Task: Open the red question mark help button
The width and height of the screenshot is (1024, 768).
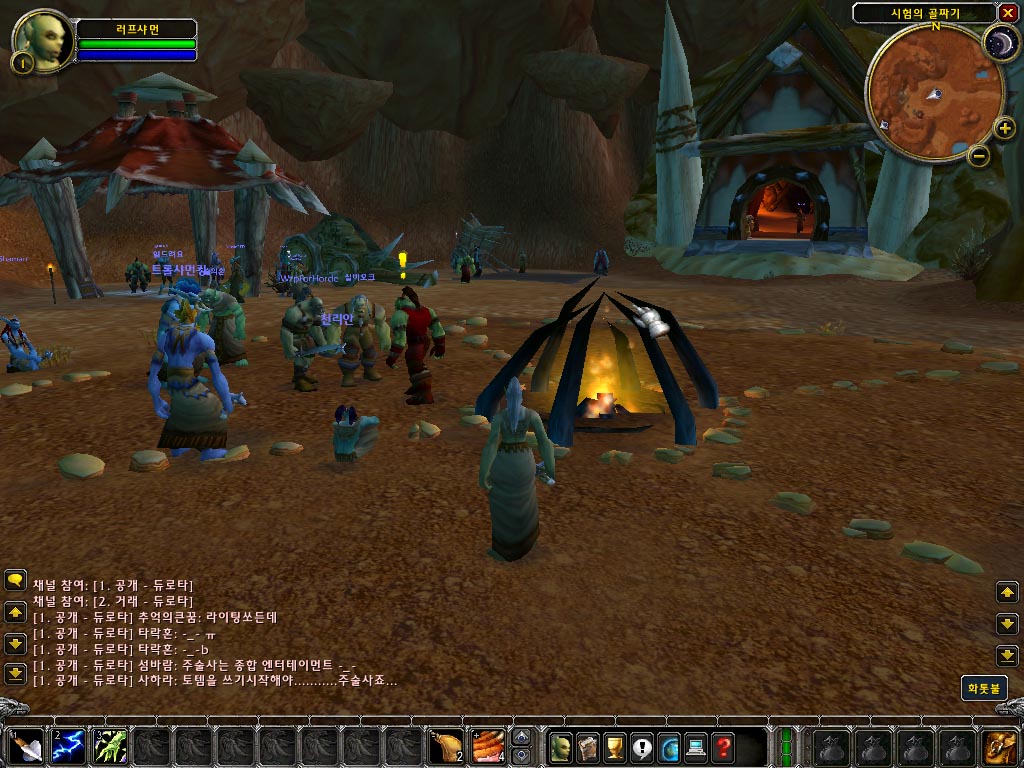Action: (x=723, y=746)
